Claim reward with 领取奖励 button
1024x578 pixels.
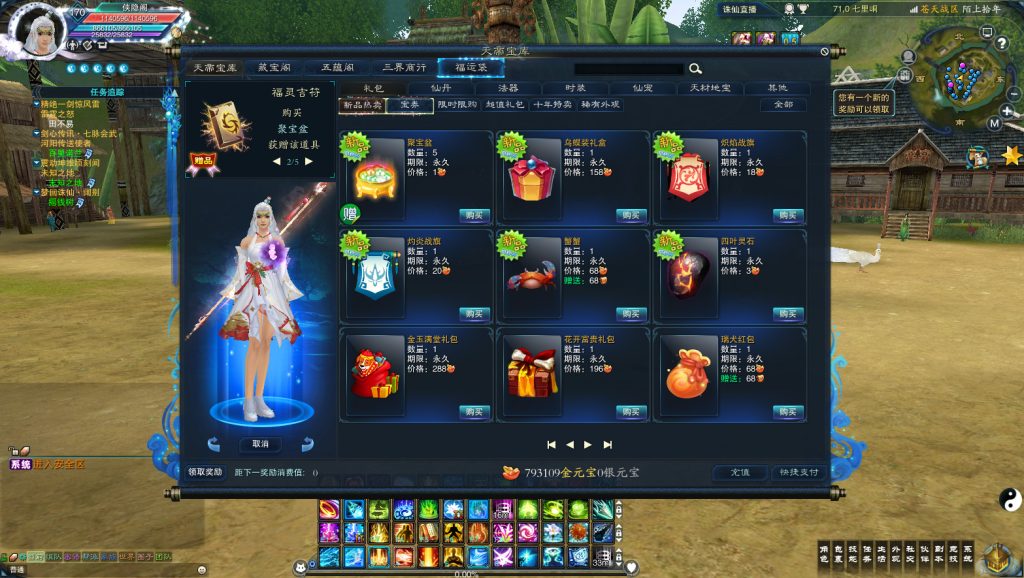tap(205, 472)
